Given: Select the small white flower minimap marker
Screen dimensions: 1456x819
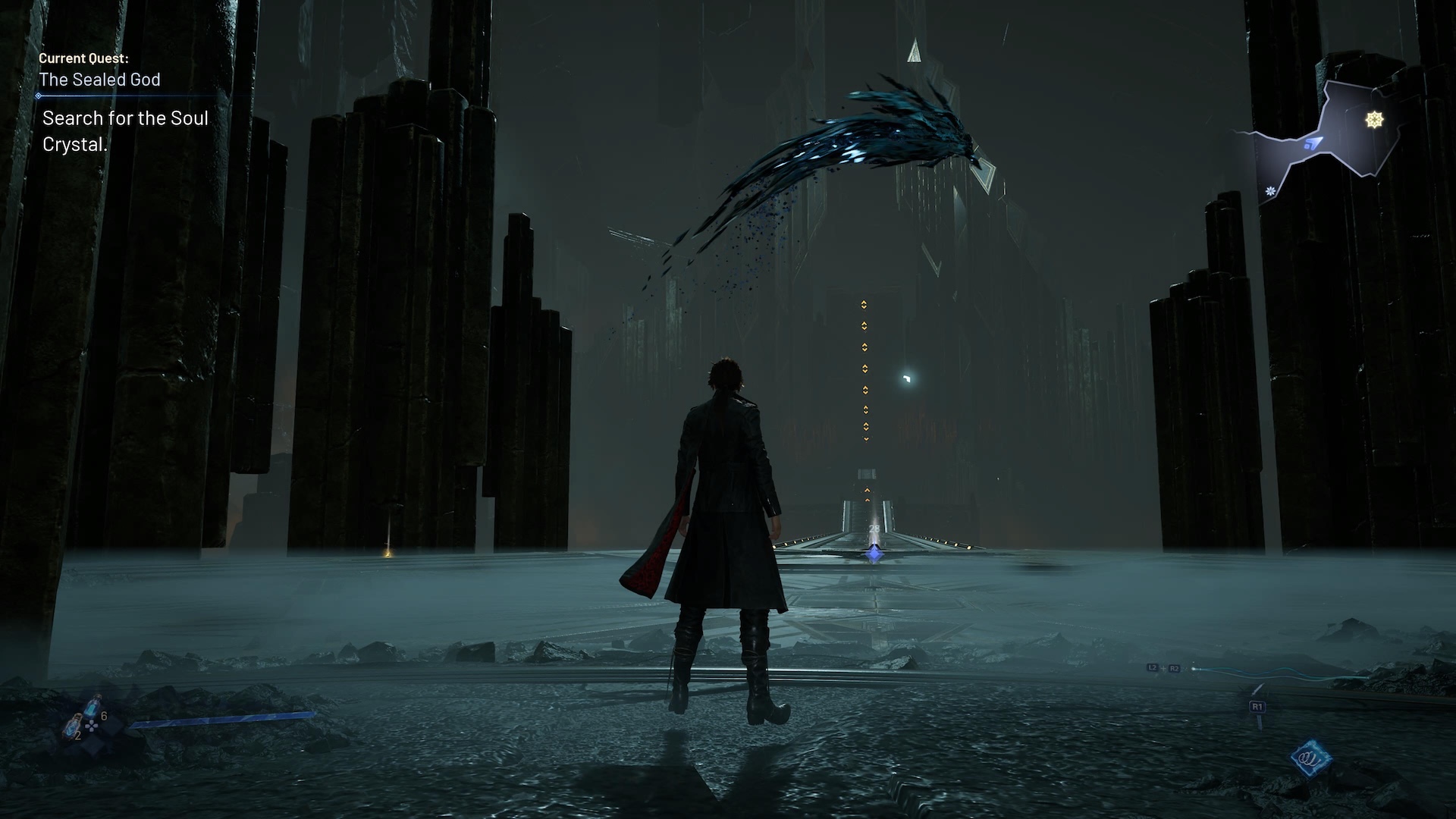Looking at the screenshot, I should 1269,191.
